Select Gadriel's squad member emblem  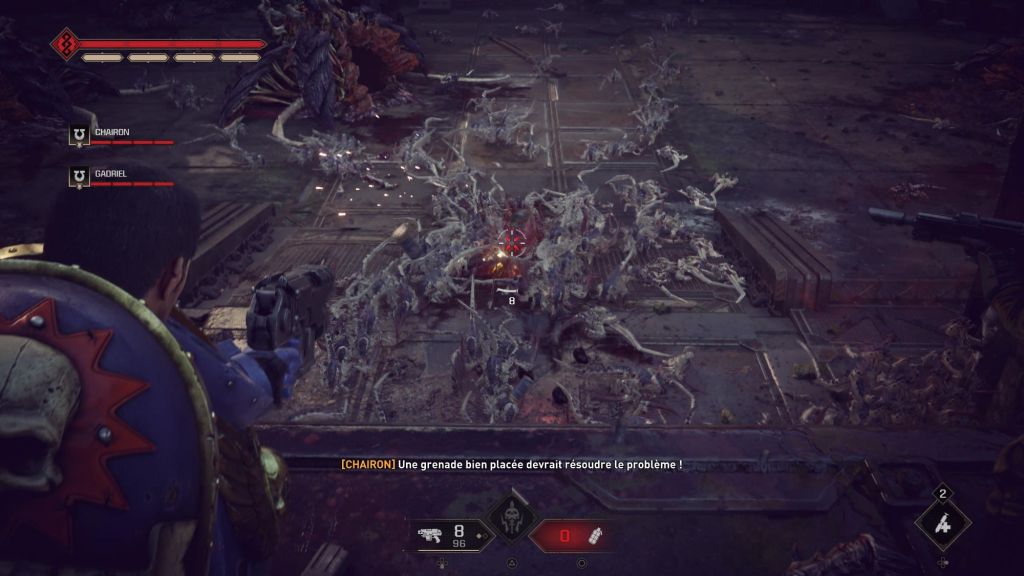[78, 178]
